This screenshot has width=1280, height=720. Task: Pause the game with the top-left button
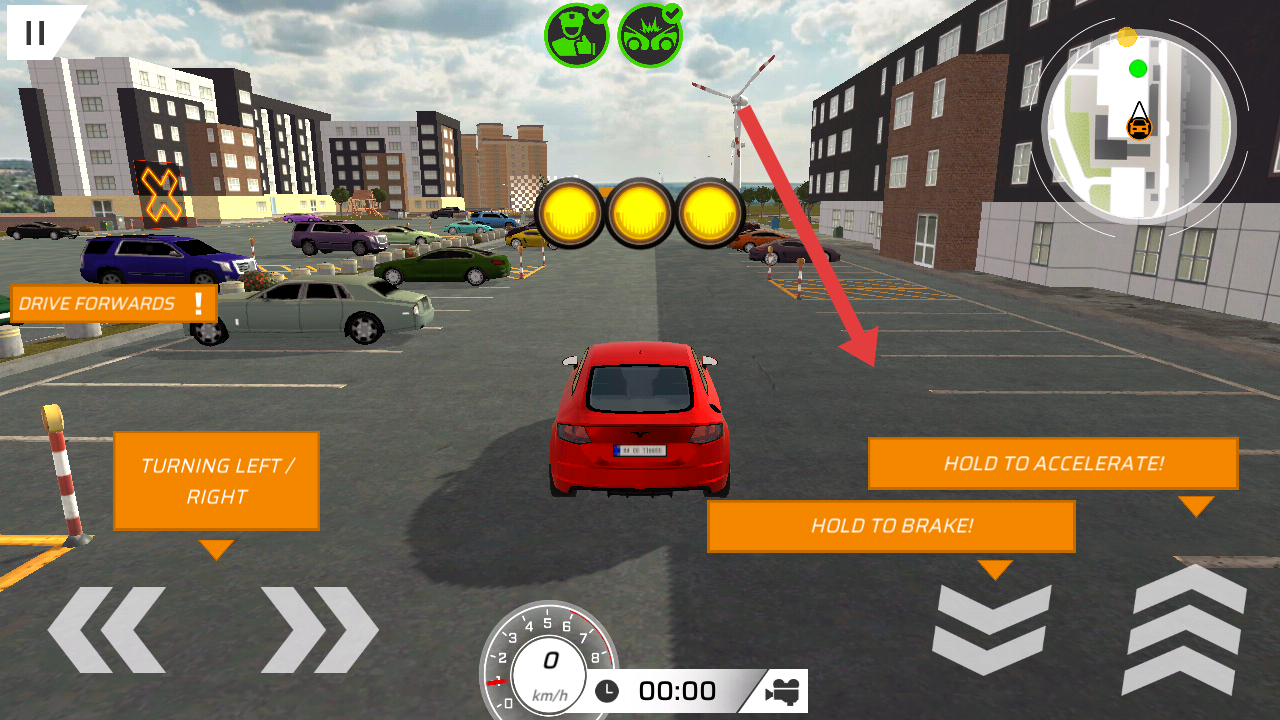point(35,32)
